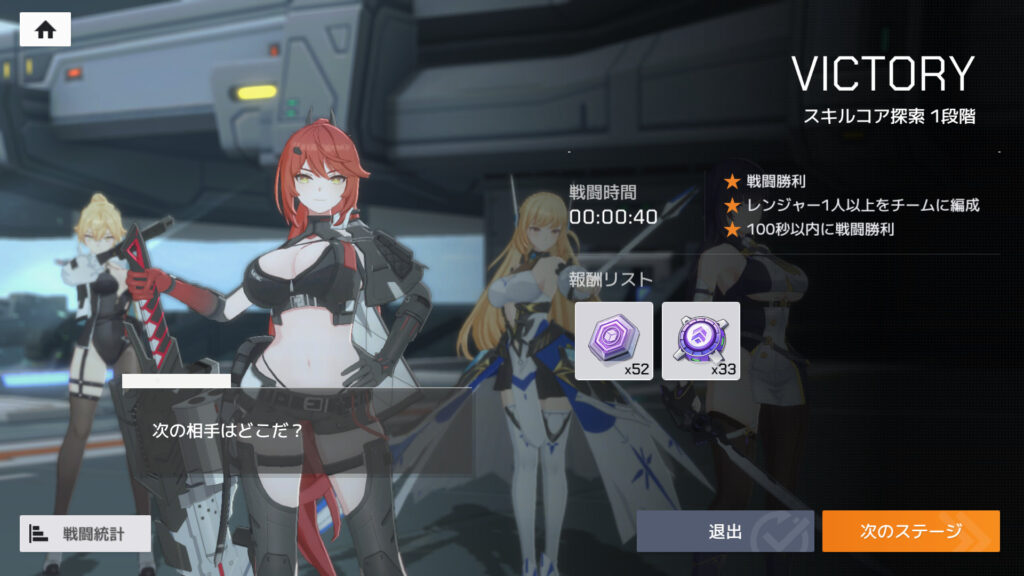1024x576 pixels.
Task: Exit with the 退出 button
Action: tap(725, 531)
